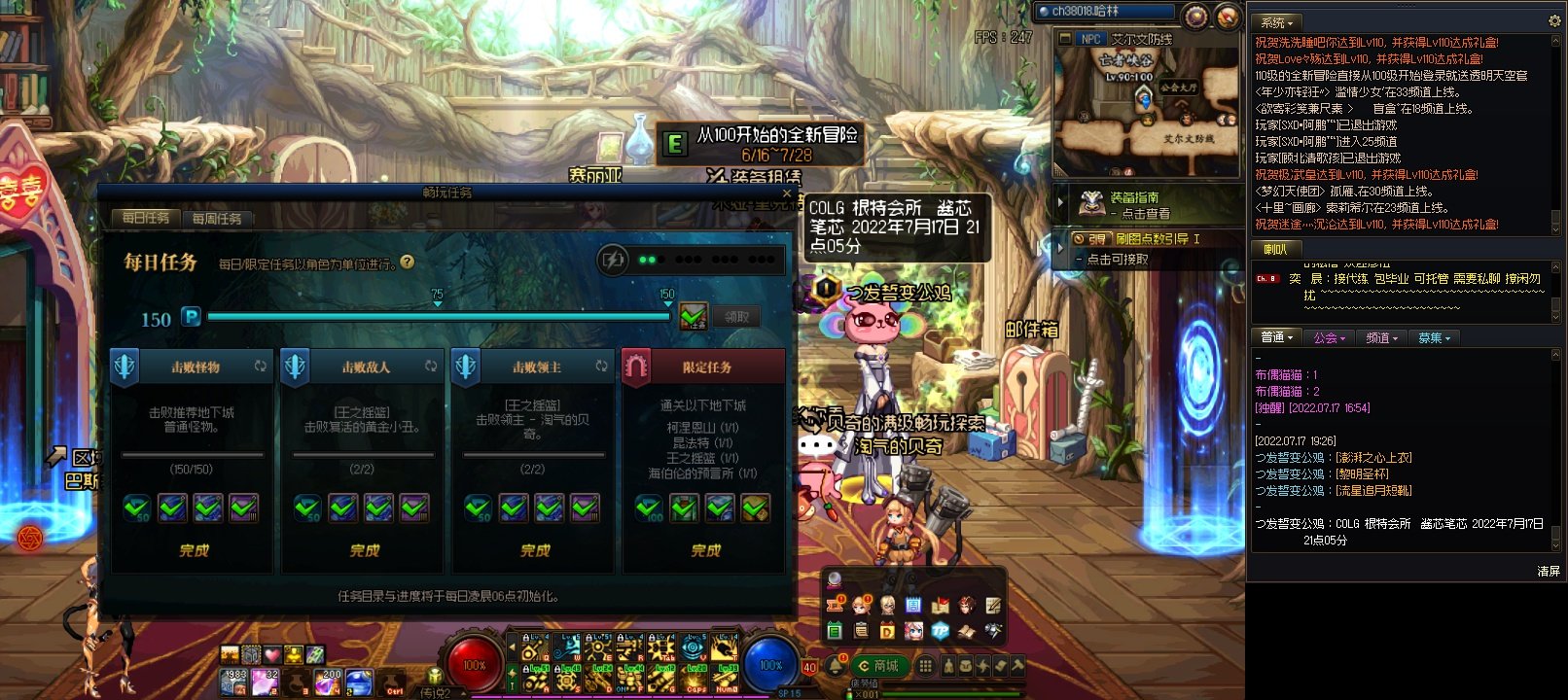Close the 畅玩任务 quest window

click(x=787, y=193)
